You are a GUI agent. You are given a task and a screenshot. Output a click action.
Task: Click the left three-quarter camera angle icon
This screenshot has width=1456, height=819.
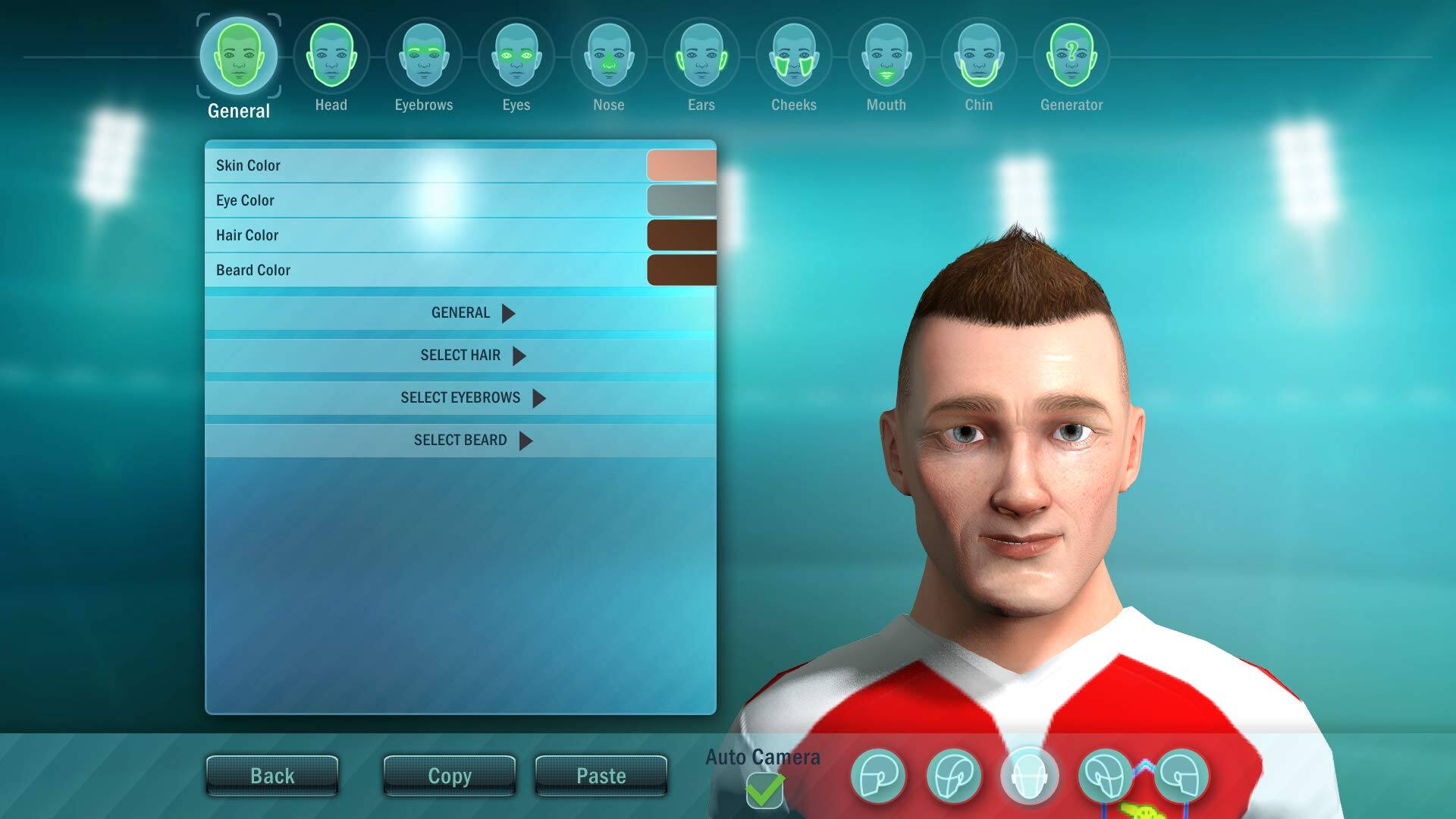click(956, 774)
